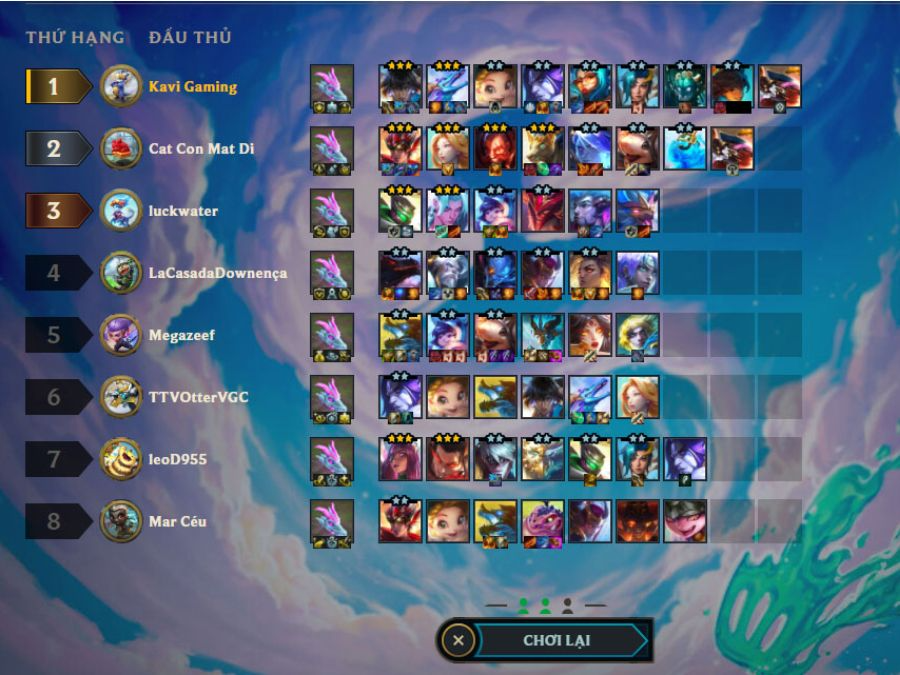Image resolution: width=900 pixels, height=675 pixels.
Task: Click Megazeef's purple-haired avatar portrait
Action: click(x=121, y=335)
